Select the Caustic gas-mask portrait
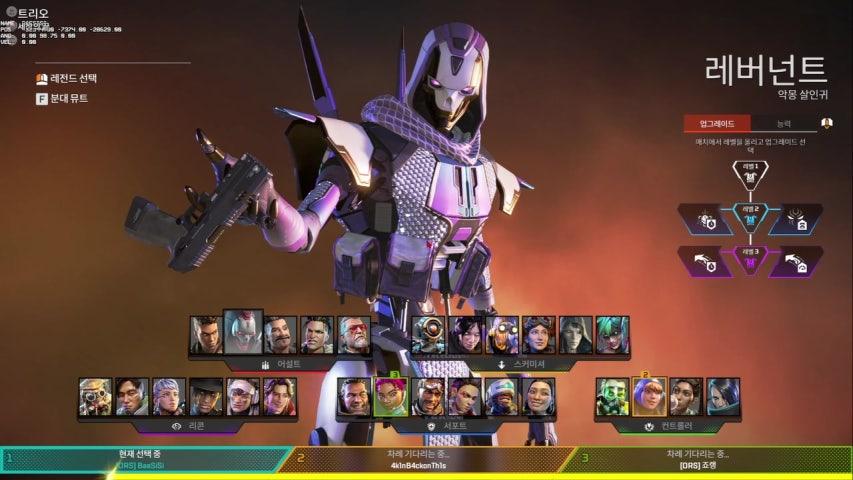 (x=612, y=396)
